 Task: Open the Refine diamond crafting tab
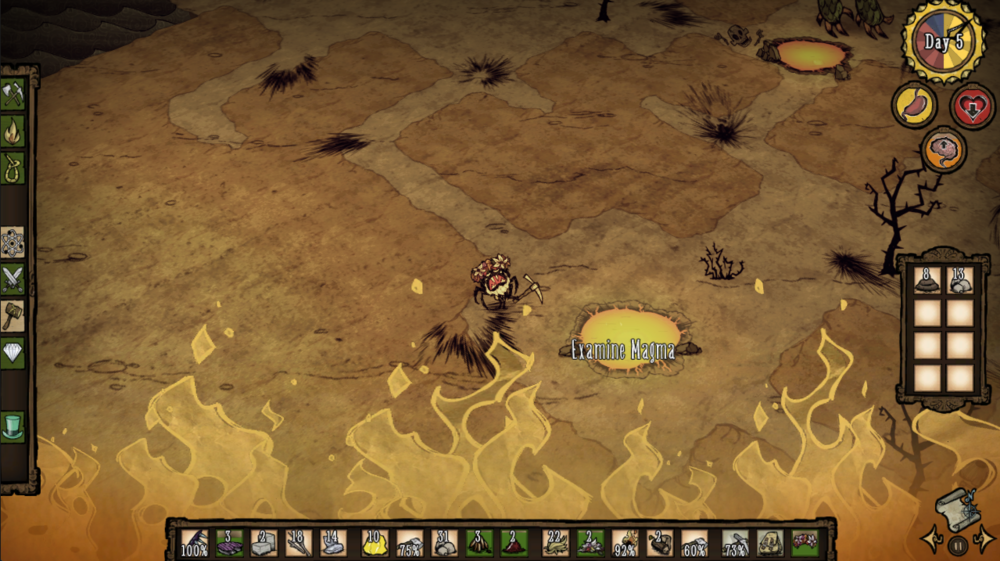coord(13,351)
